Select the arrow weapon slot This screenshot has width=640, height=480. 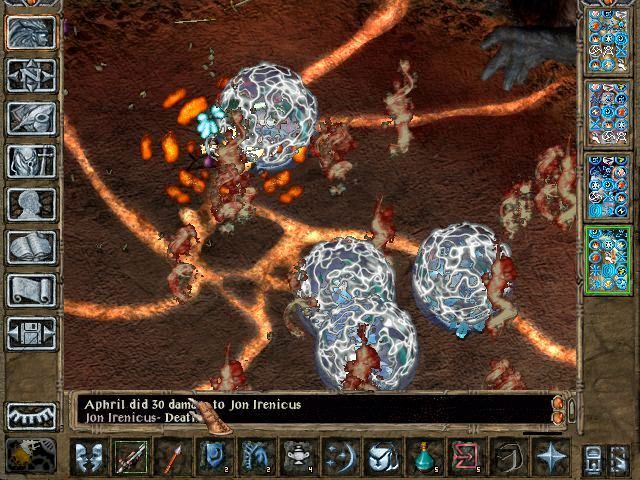click(172, 458)
